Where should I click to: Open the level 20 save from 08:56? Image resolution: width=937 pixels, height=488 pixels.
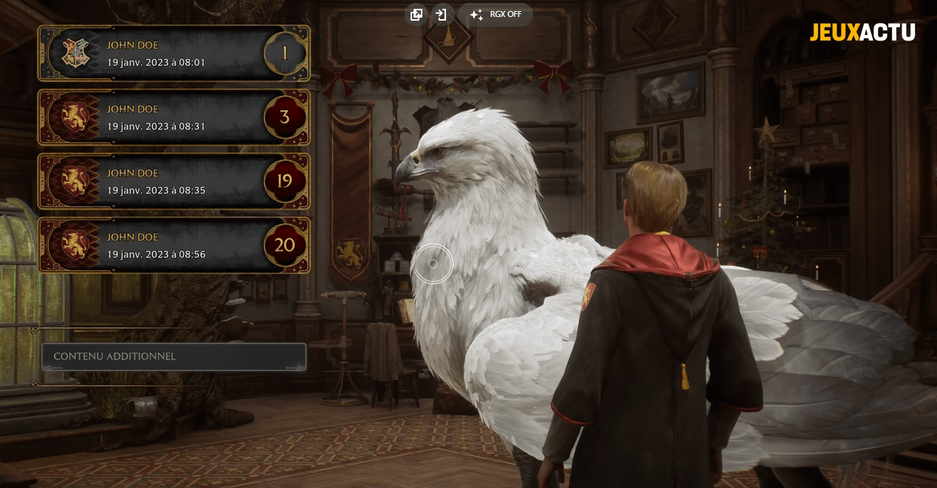(173, 245)
